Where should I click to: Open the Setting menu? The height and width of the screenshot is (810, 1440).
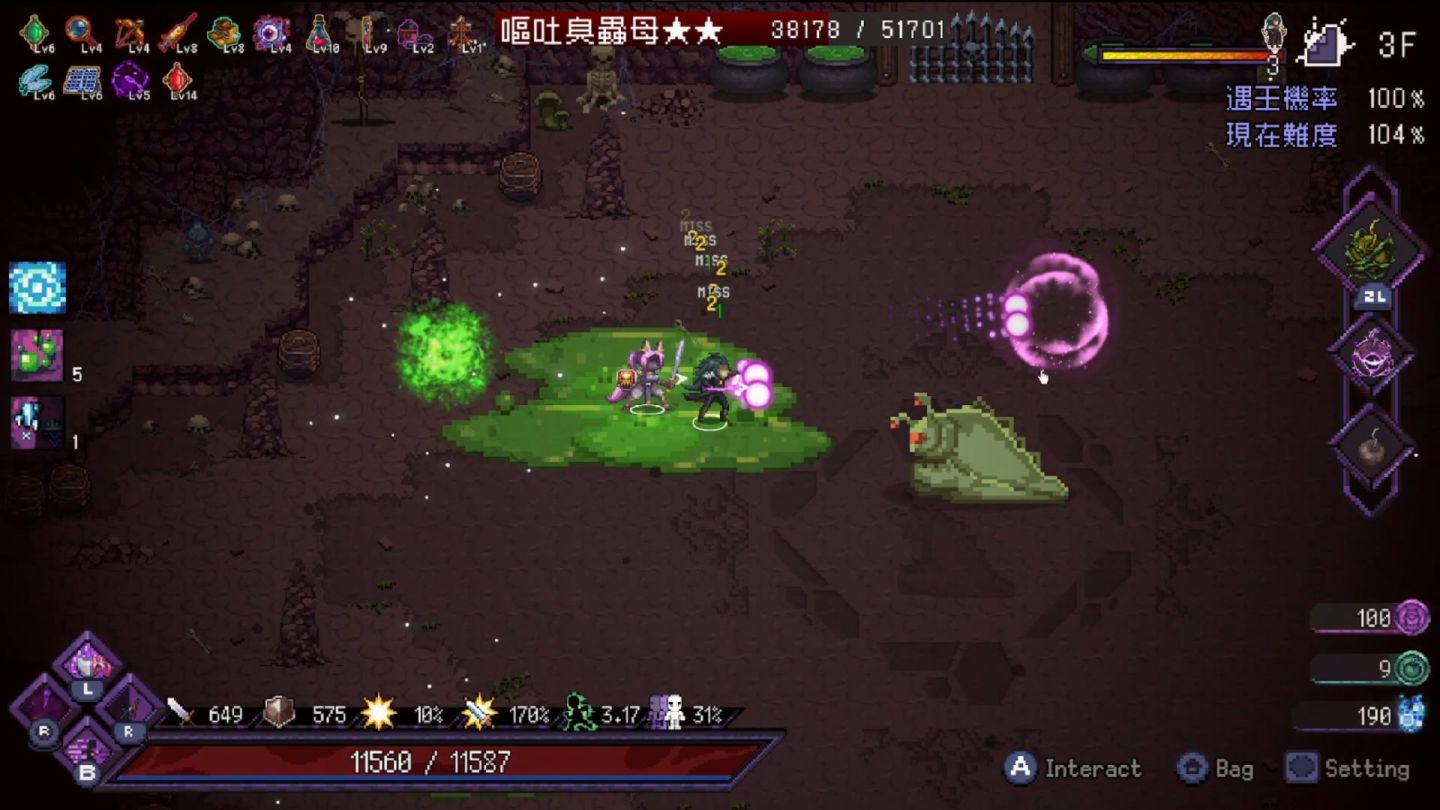(x=1348, y=768)
